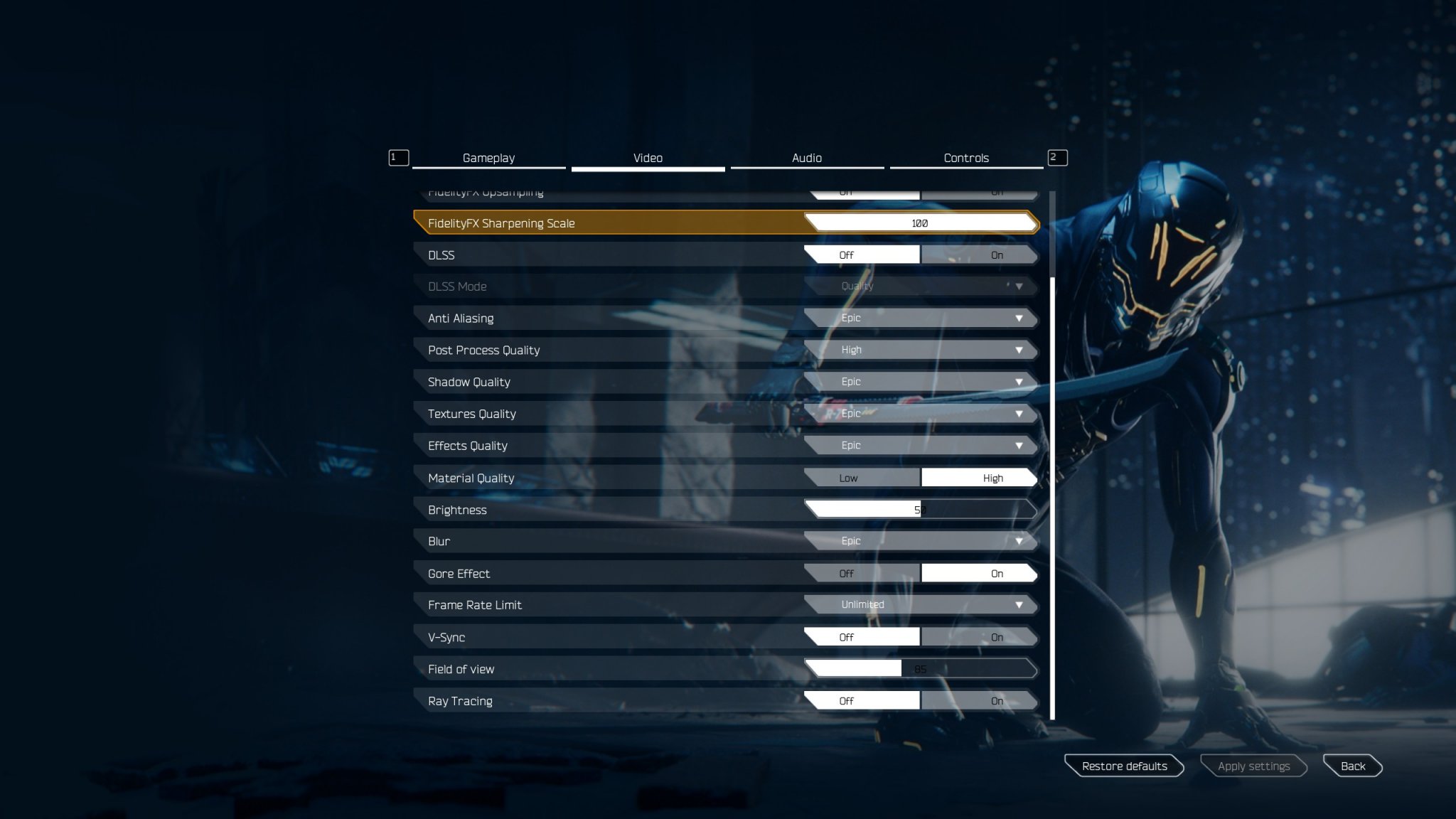Turn Ray Tracing on

tap(980, 700)
